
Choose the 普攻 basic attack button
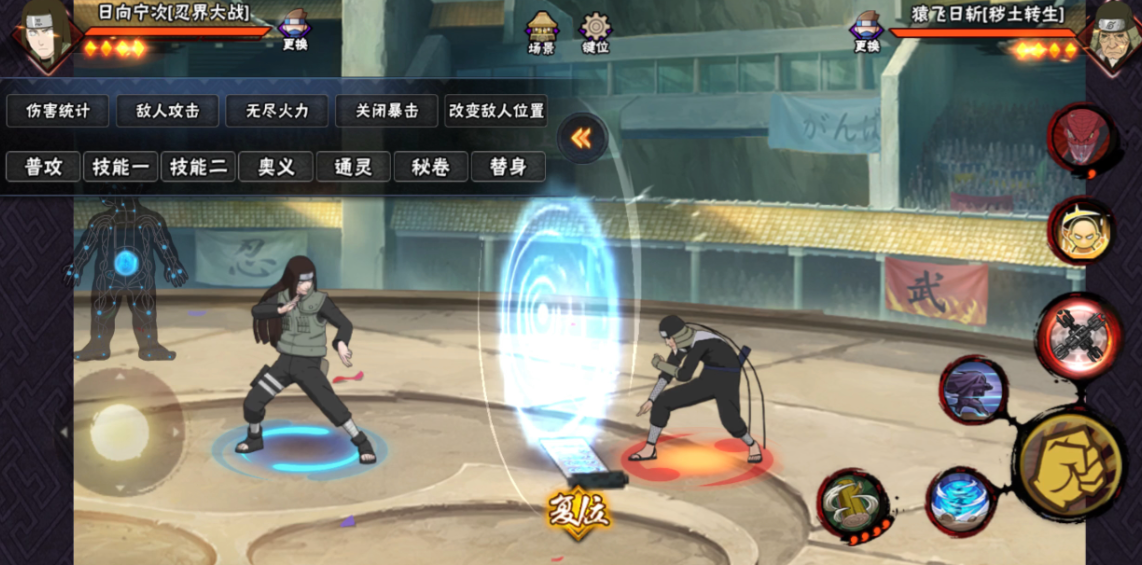[x=43, y=167]
